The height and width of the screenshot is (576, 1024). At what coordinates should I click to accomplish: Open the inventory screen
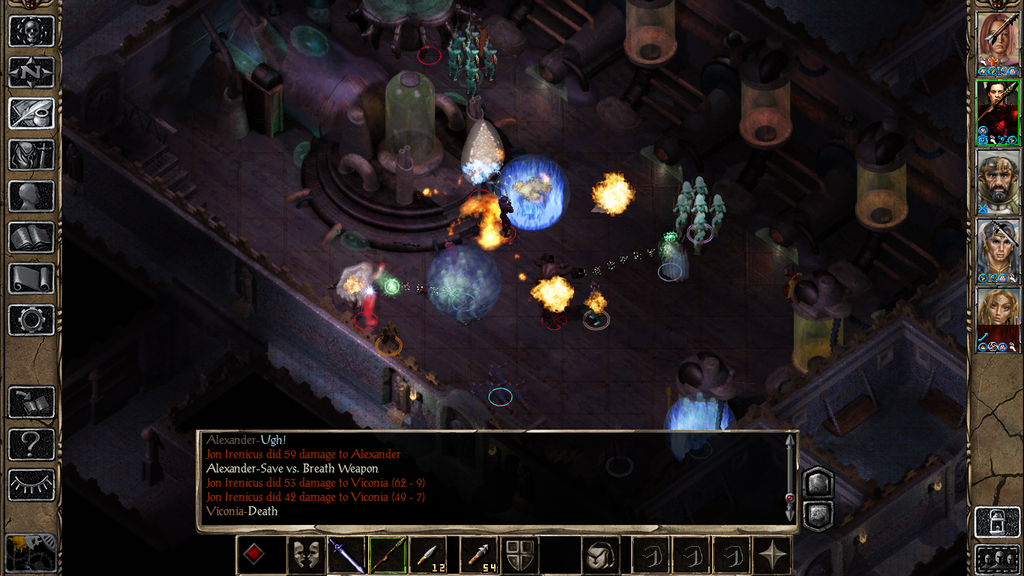coord(31,155)
